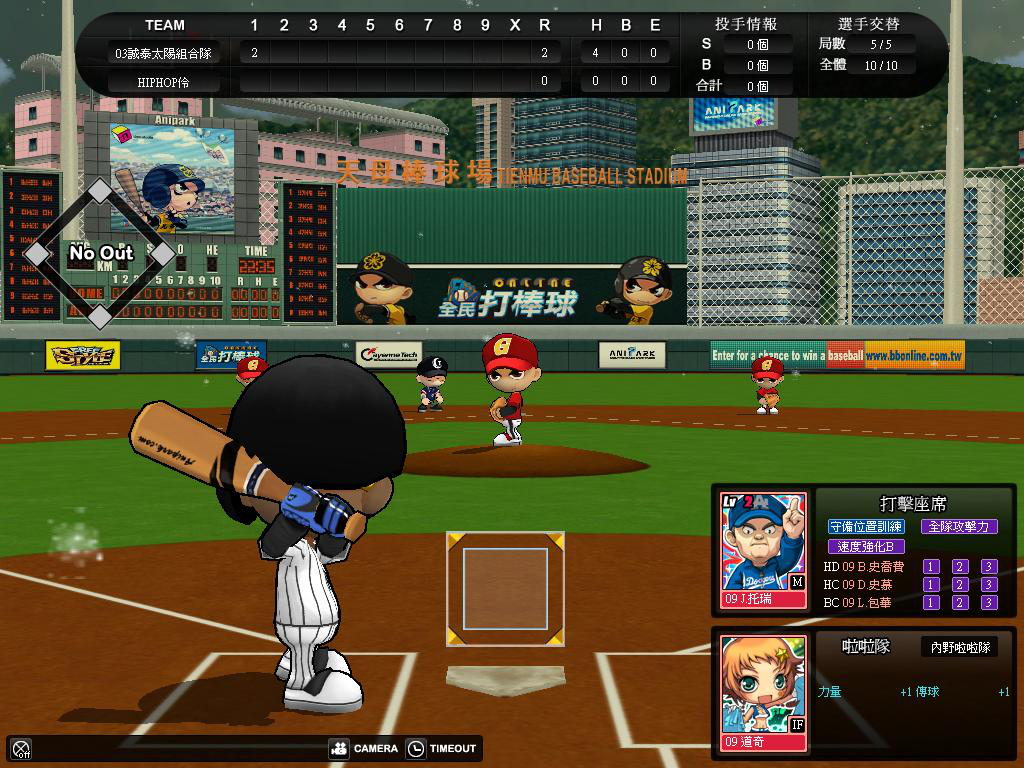
Task: Choose button 2 for HC 09 D.史慕
Action: [x=960, y=585]
